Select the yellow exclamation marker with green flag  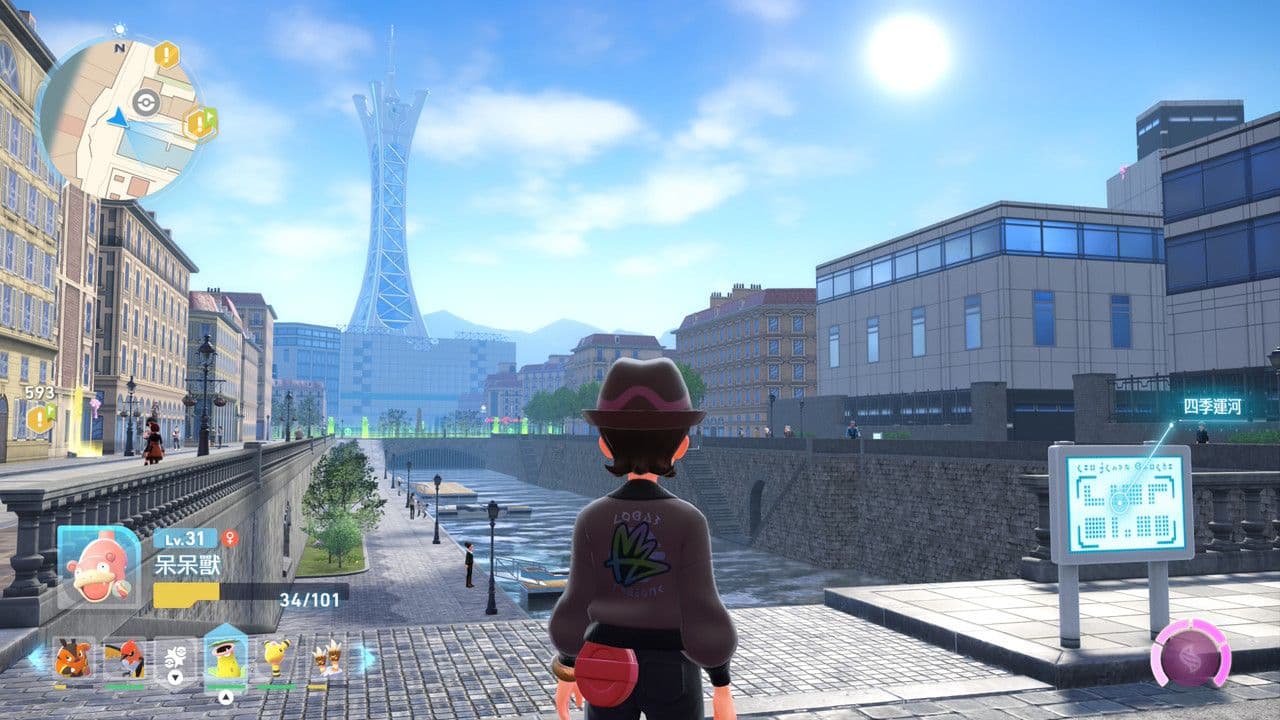point(199,124)
